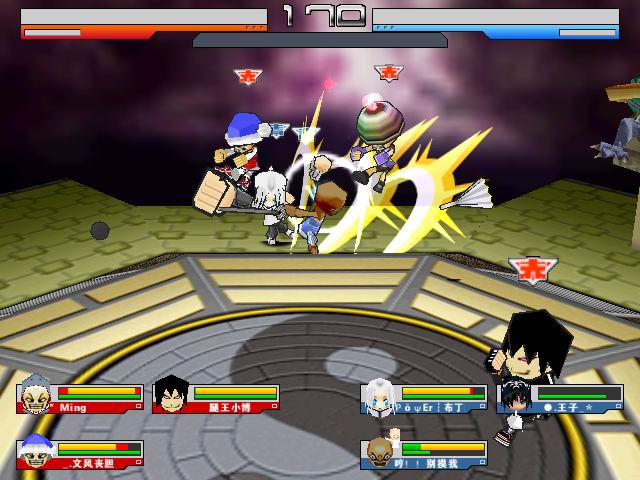Viewport: 640px width, 480px height.
Task: Click the 魔王小博 player portrait
Action: pyautogui.click(x=171, y=396)
